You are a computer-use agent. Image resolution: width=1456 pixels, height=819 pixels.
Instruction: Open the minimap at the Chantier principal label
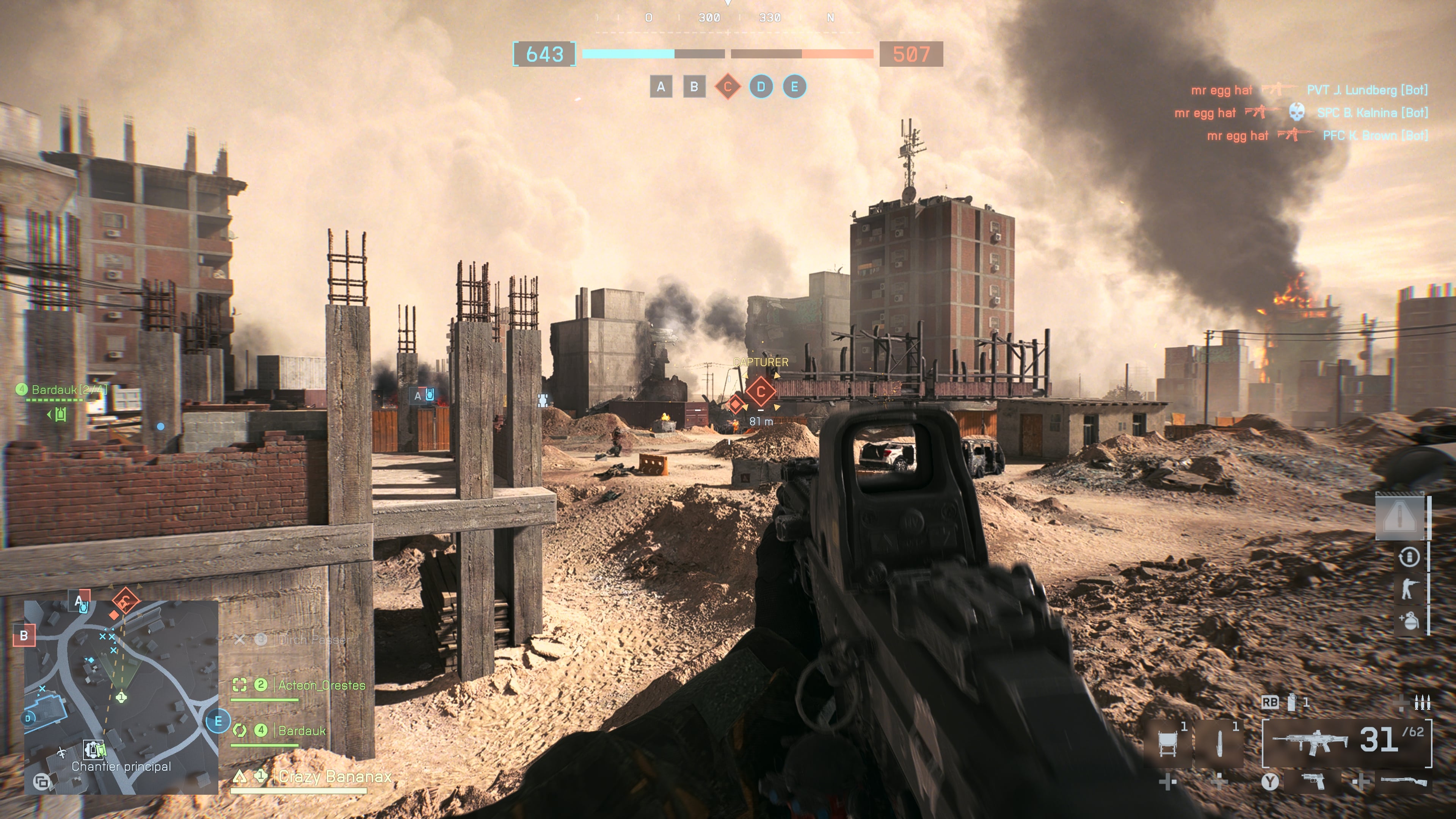pos(121,766)
